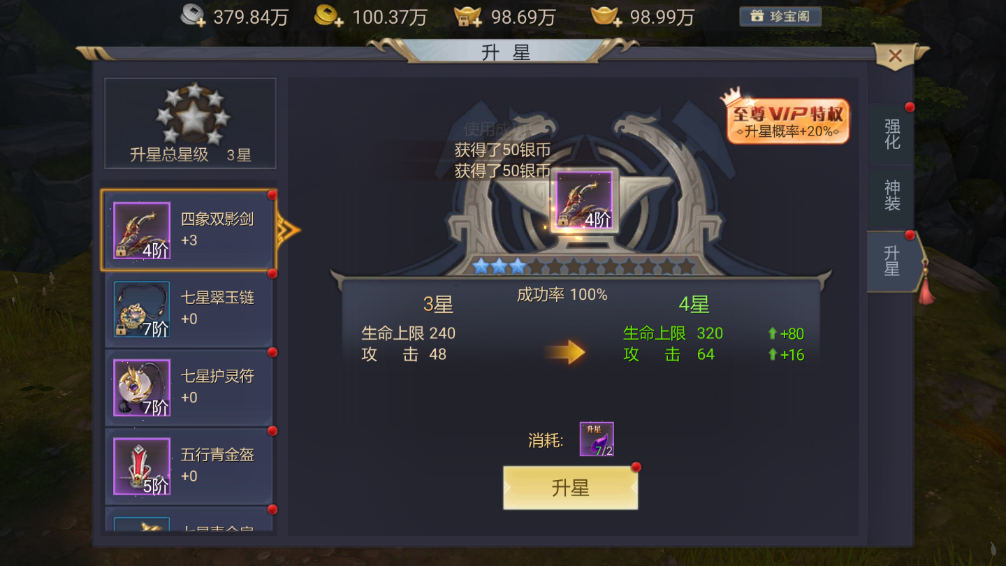The height and width of the screenshot is (566, 1006).
Task: Open the 珍宝阁 shop
Action: 780,16
